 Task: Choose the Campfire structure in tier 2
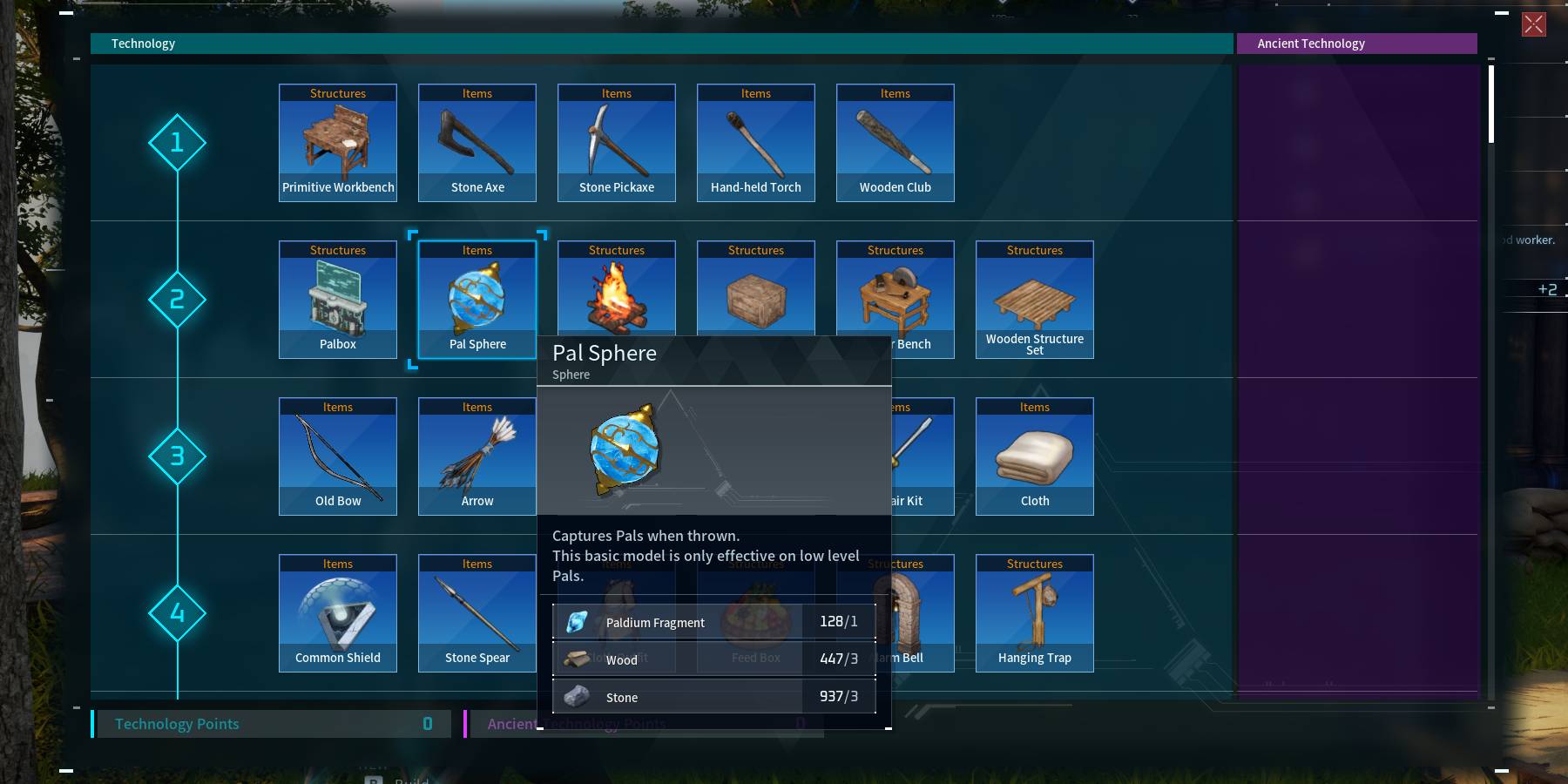coord(616,299)
